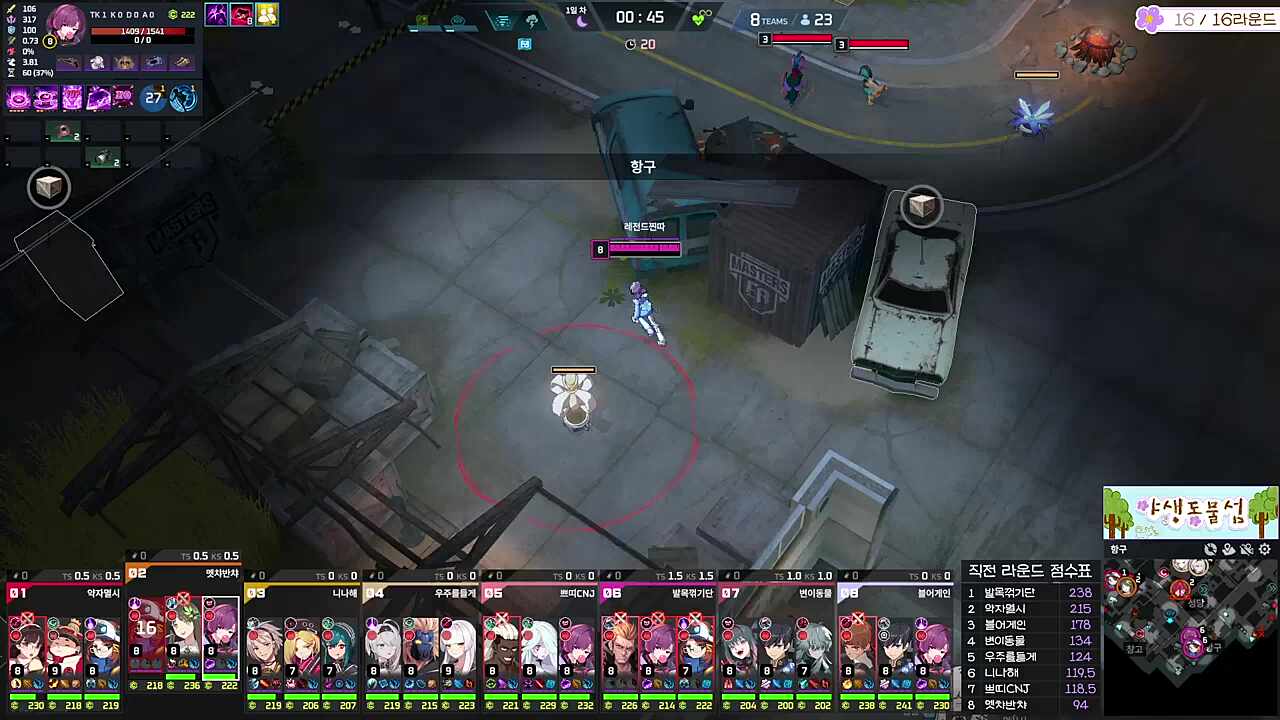Select the blue emote icon below the weather bar
The width and height of the screenshot is (1280, 720).
coord(525,44)
